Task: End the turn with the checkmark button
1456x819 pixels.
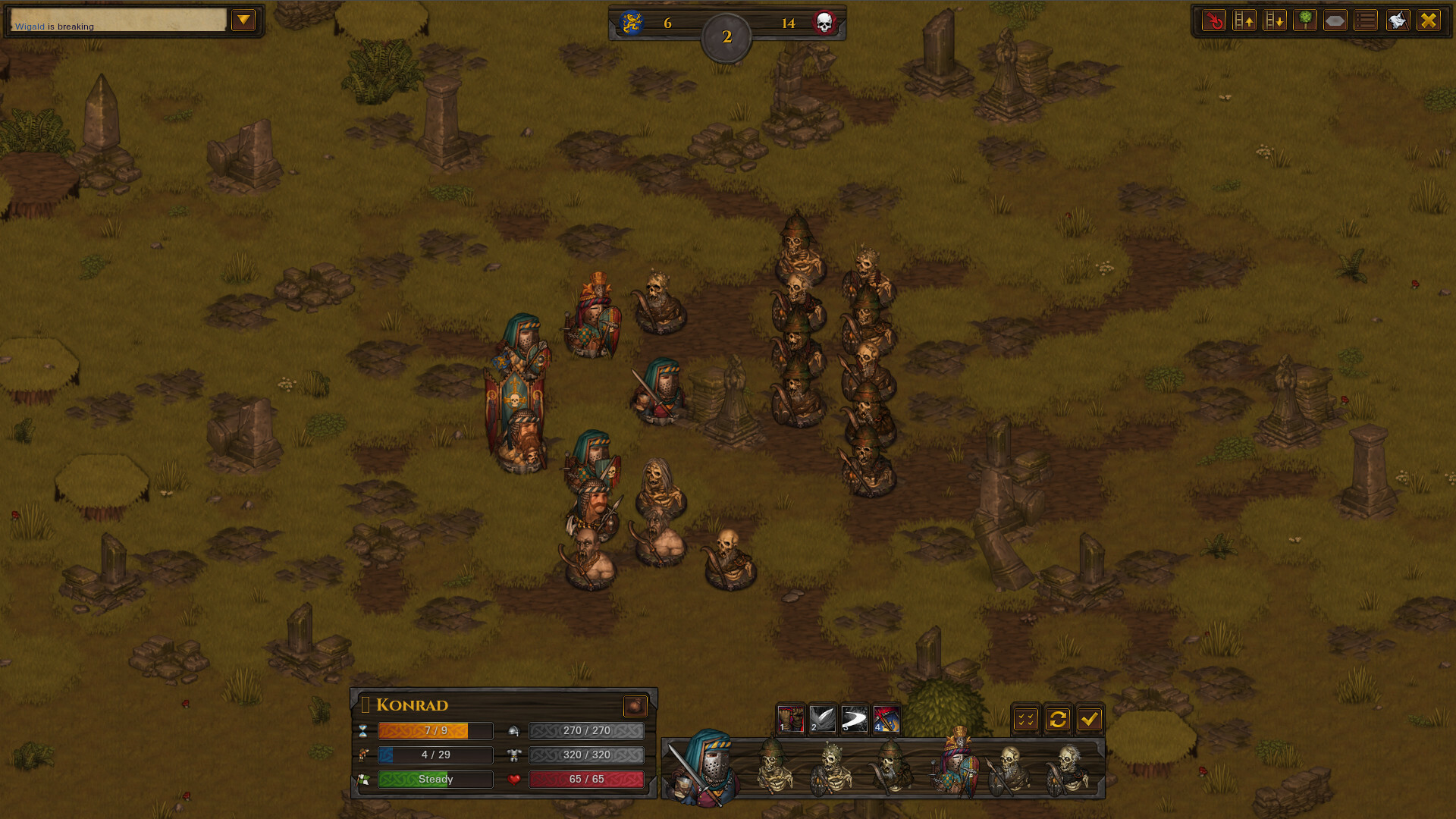Action: click(x=1091, y=718)
